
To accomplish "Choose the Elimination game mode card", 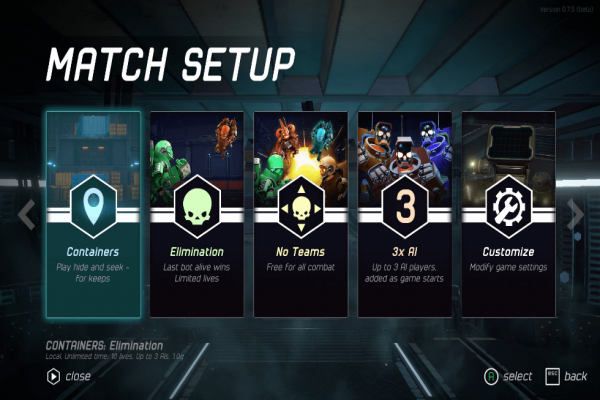I will [197, 213].
